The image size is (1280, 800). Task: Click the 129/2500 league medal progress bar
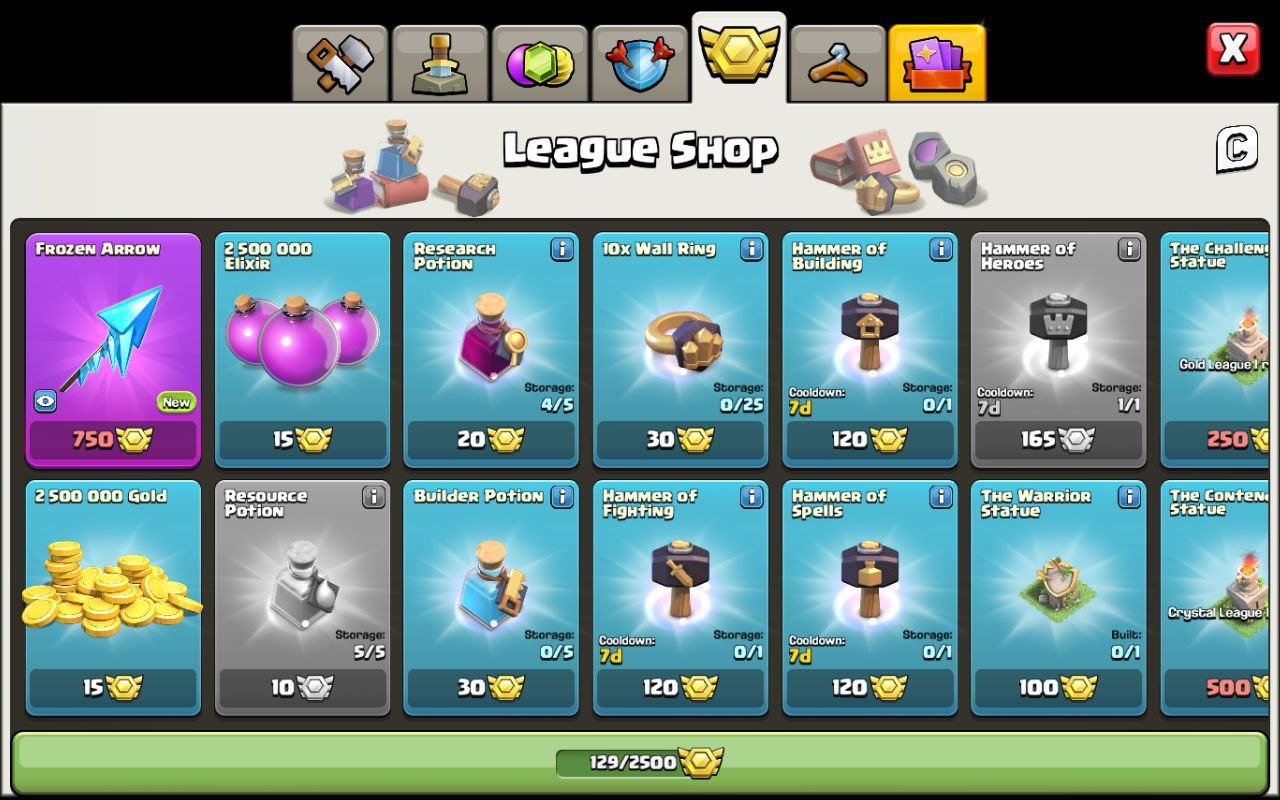pyautogui.click(x=640, y=761)
